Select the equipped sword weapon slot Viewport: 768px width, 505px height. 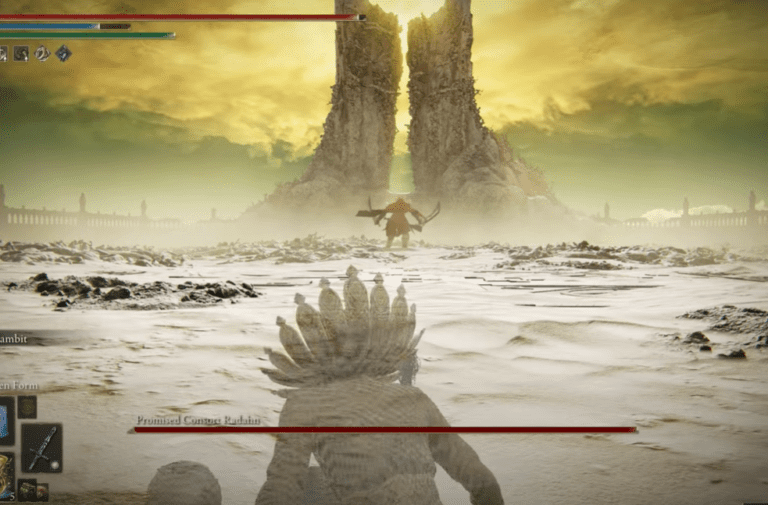[41, 447]
